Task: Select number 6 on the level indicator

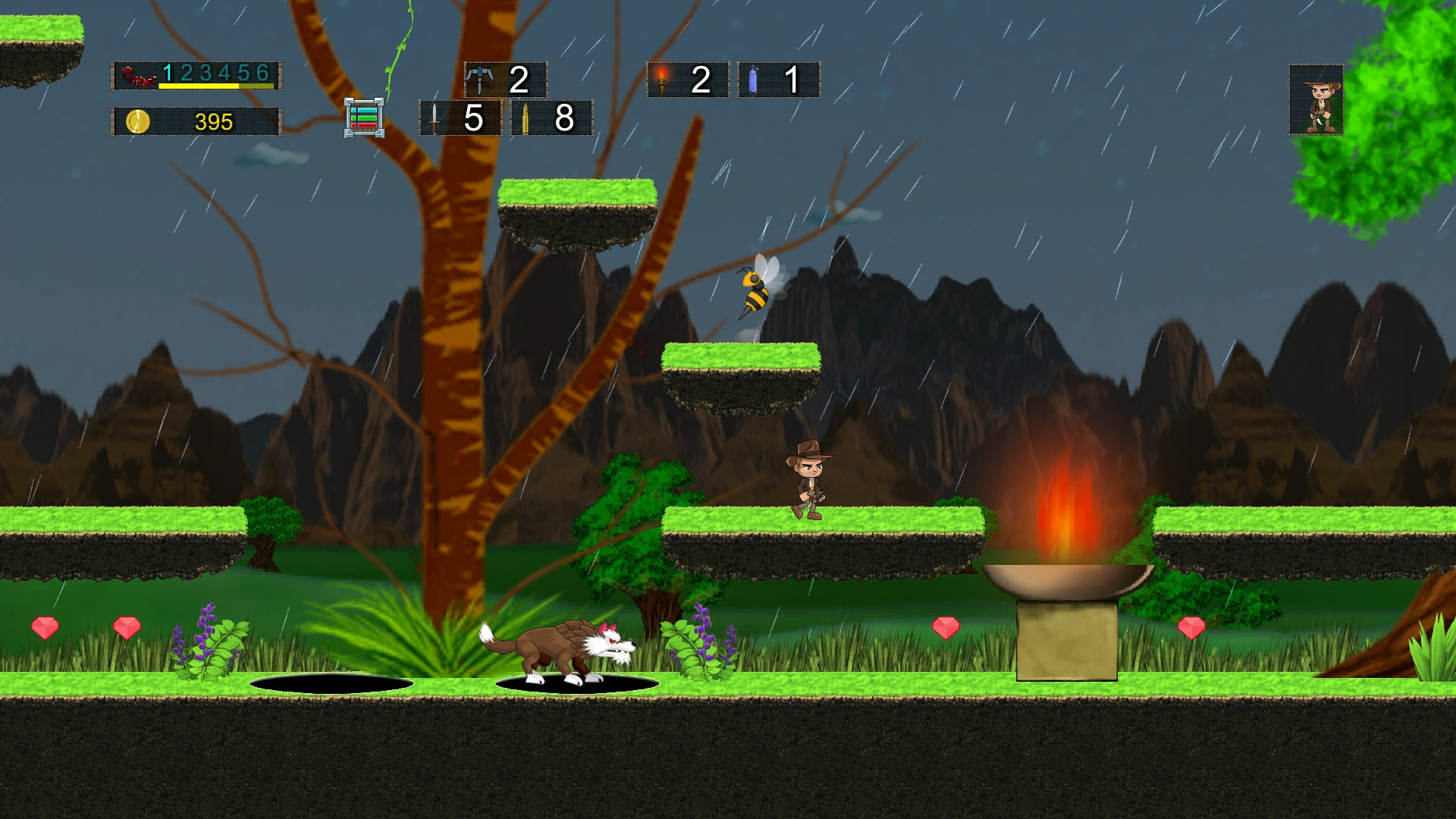Action: coord(262,74)
